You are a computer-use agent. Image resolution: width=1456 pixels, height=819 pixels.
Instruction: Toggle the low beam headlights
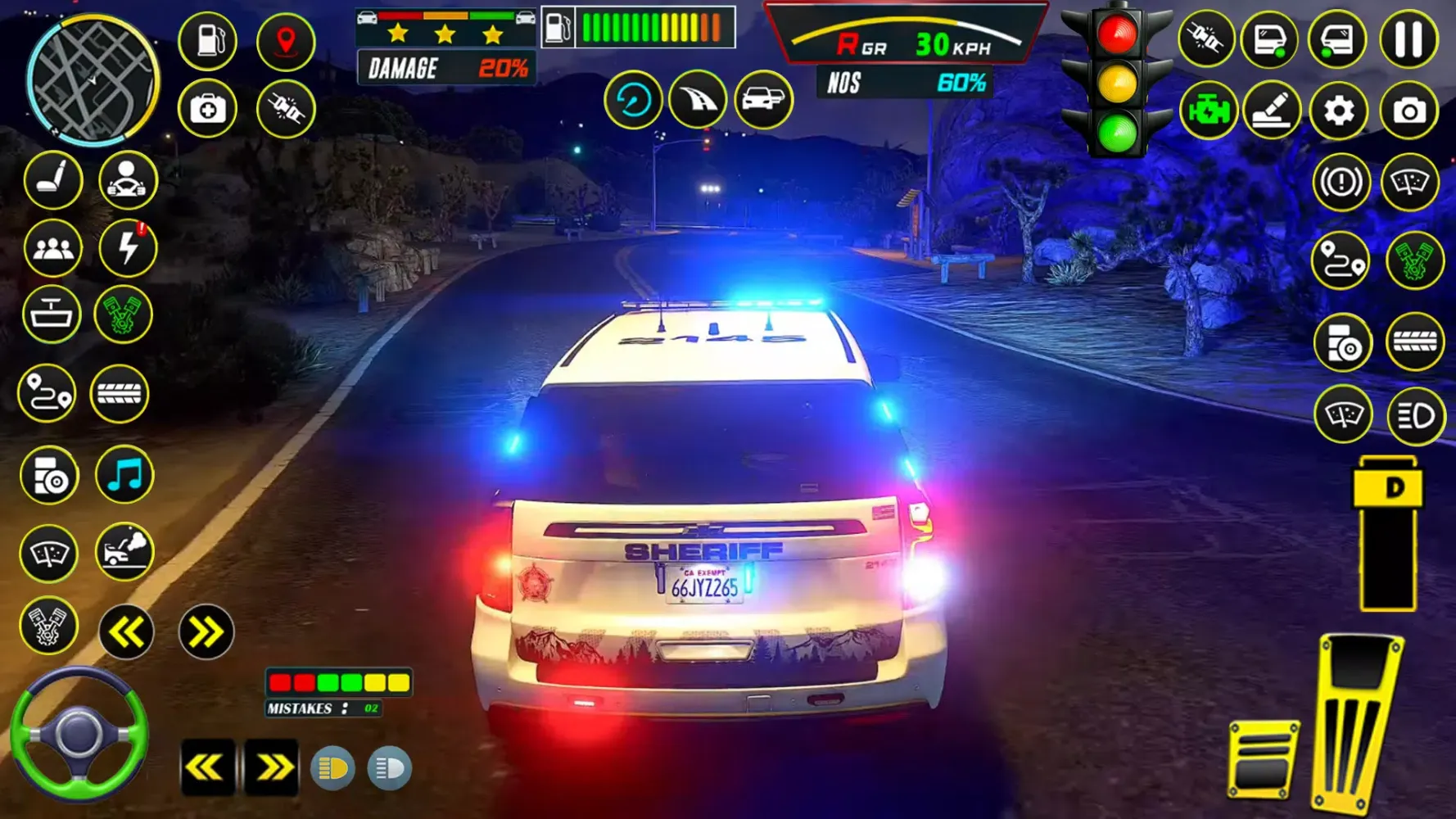point(334,768)
